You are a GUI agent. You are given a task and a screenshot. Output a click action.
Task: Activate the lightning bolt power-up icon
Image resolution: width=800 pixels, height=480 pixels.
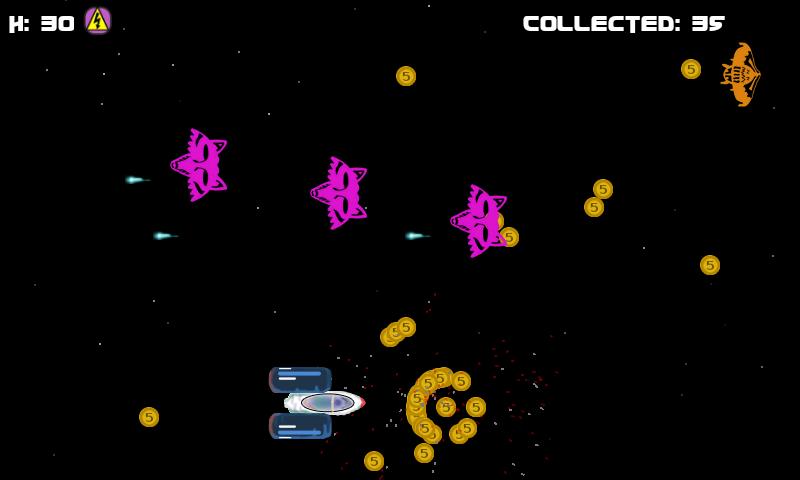click(x=97, y=21)
